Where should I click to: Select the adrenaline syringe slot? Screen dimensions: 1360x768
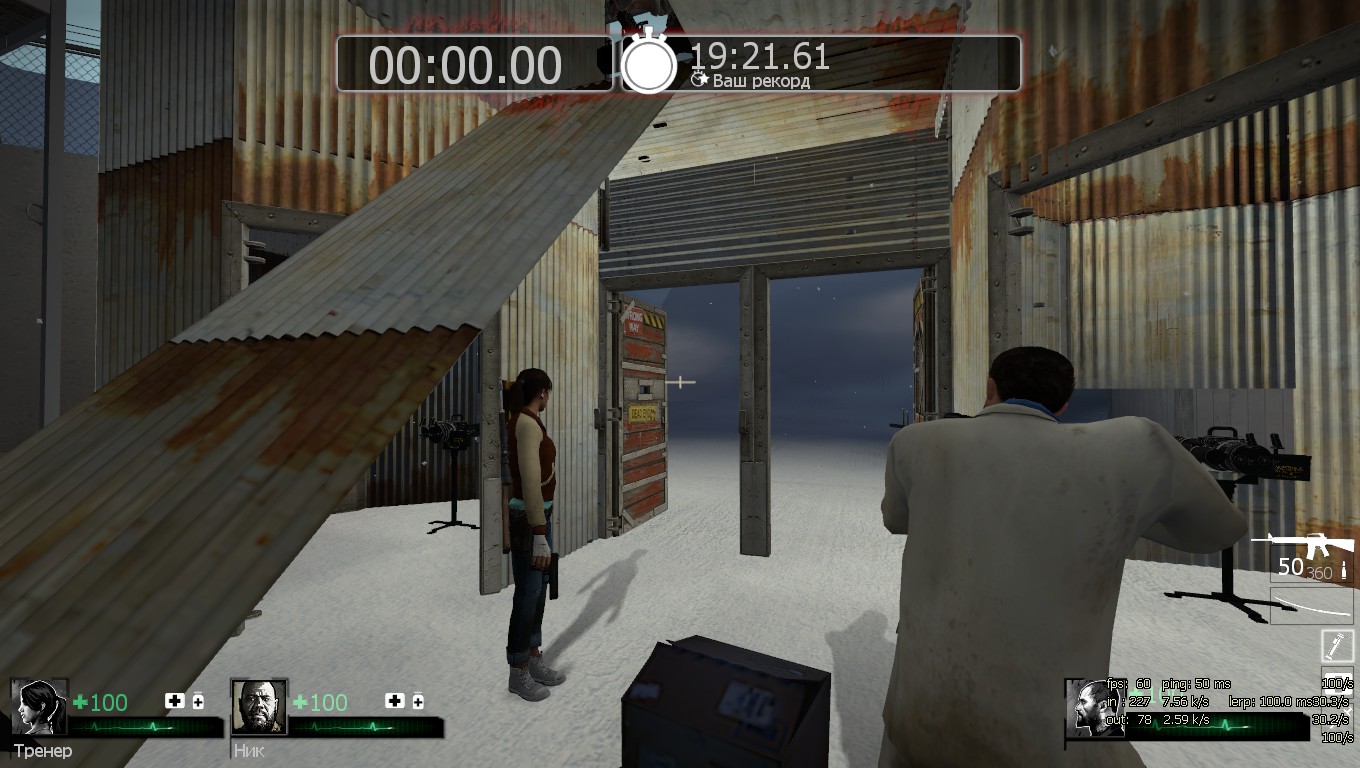[x=1337, y=645]
